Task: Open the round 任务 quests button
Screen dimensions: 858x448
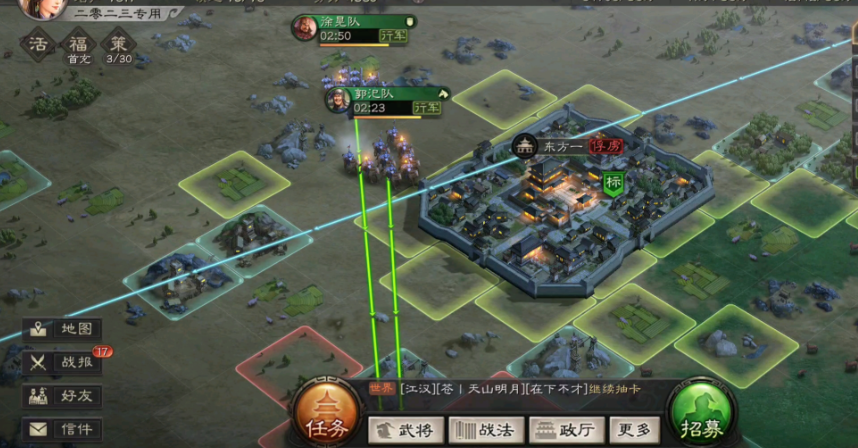Action: click(x=326, y=415)
